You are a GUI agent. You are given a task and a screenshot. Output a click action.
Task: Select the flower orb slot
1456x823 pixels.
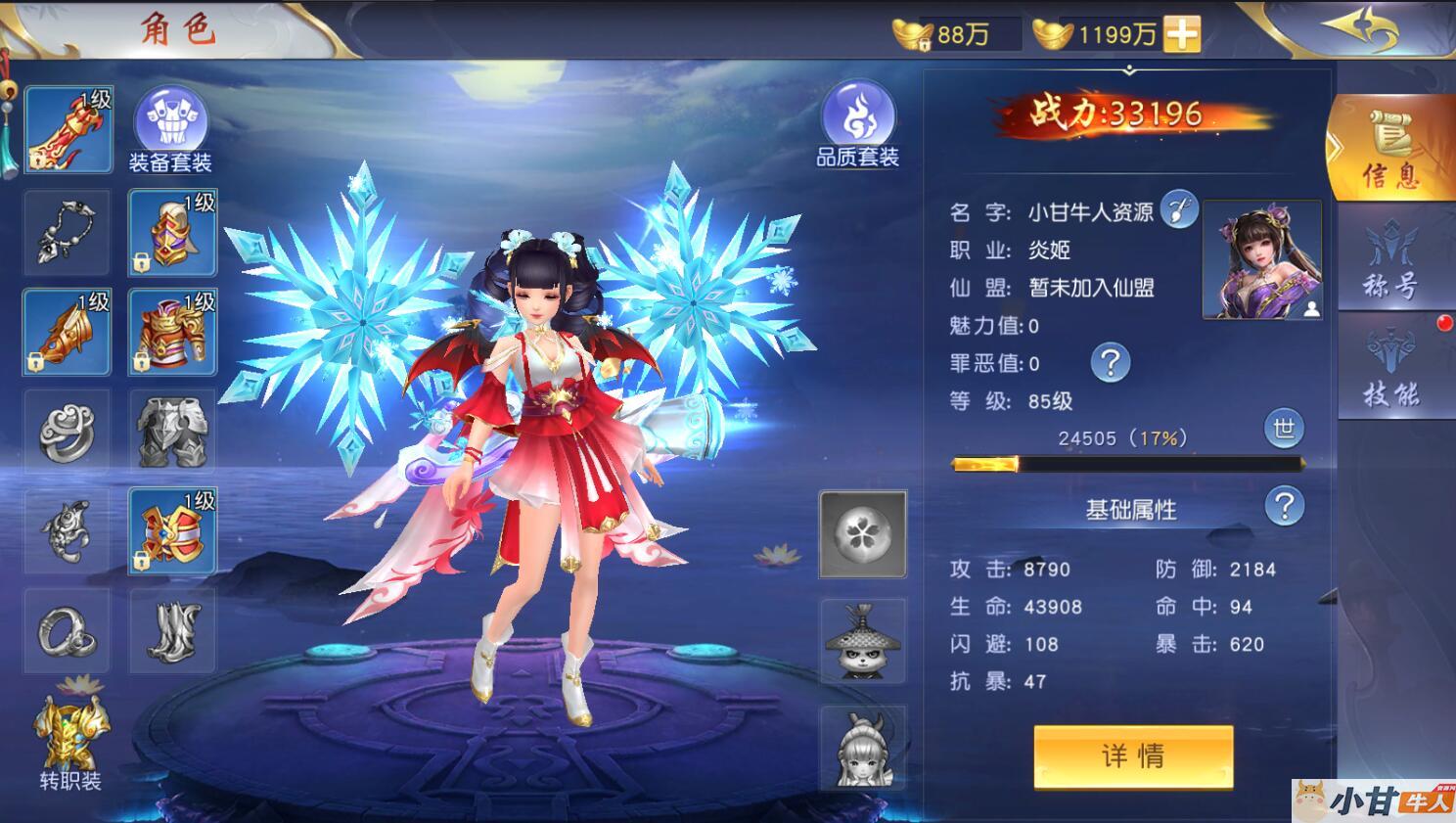coord(862,533)
